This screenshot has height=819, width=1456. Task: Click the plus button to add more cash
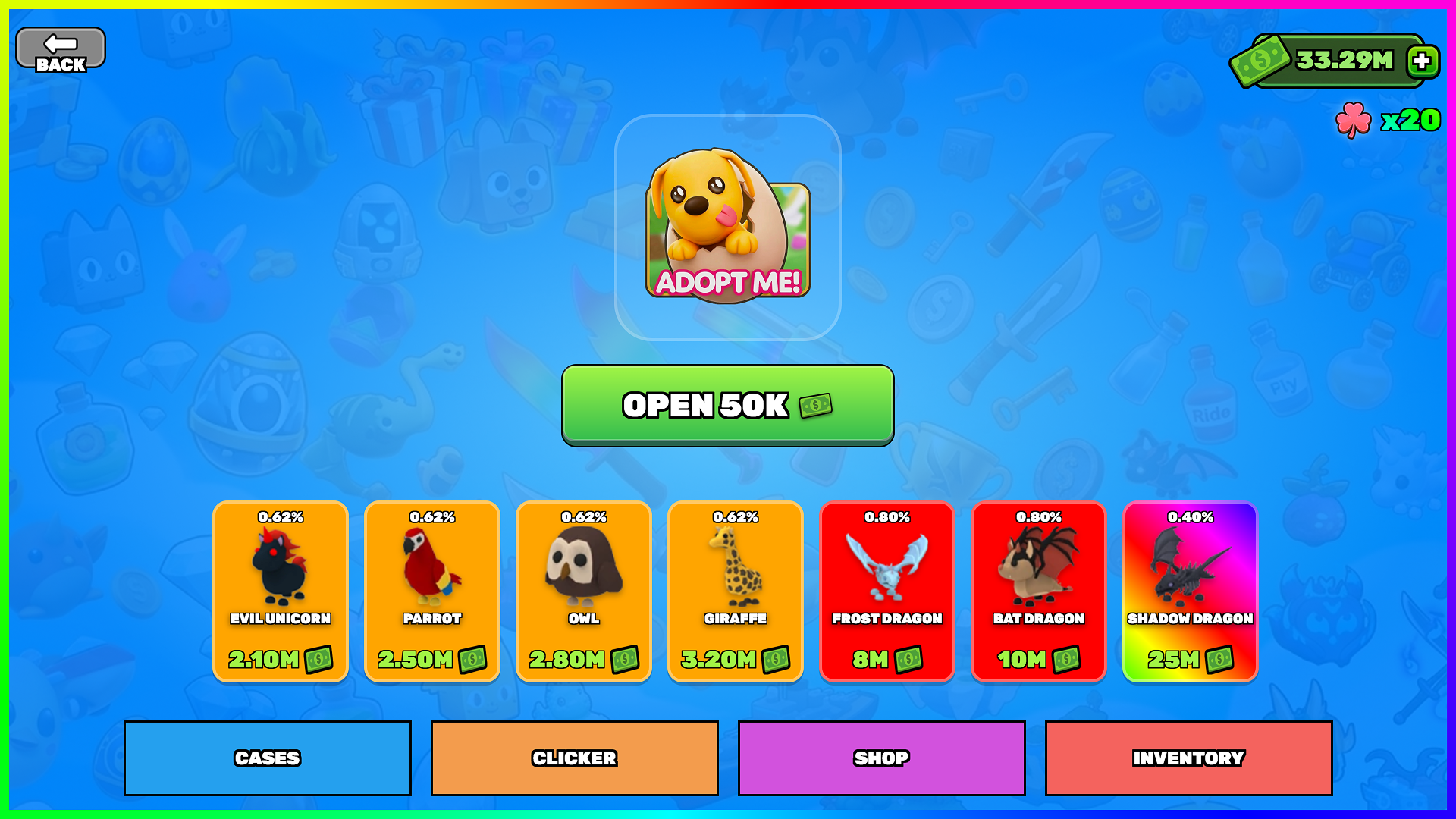[1420, 59]
